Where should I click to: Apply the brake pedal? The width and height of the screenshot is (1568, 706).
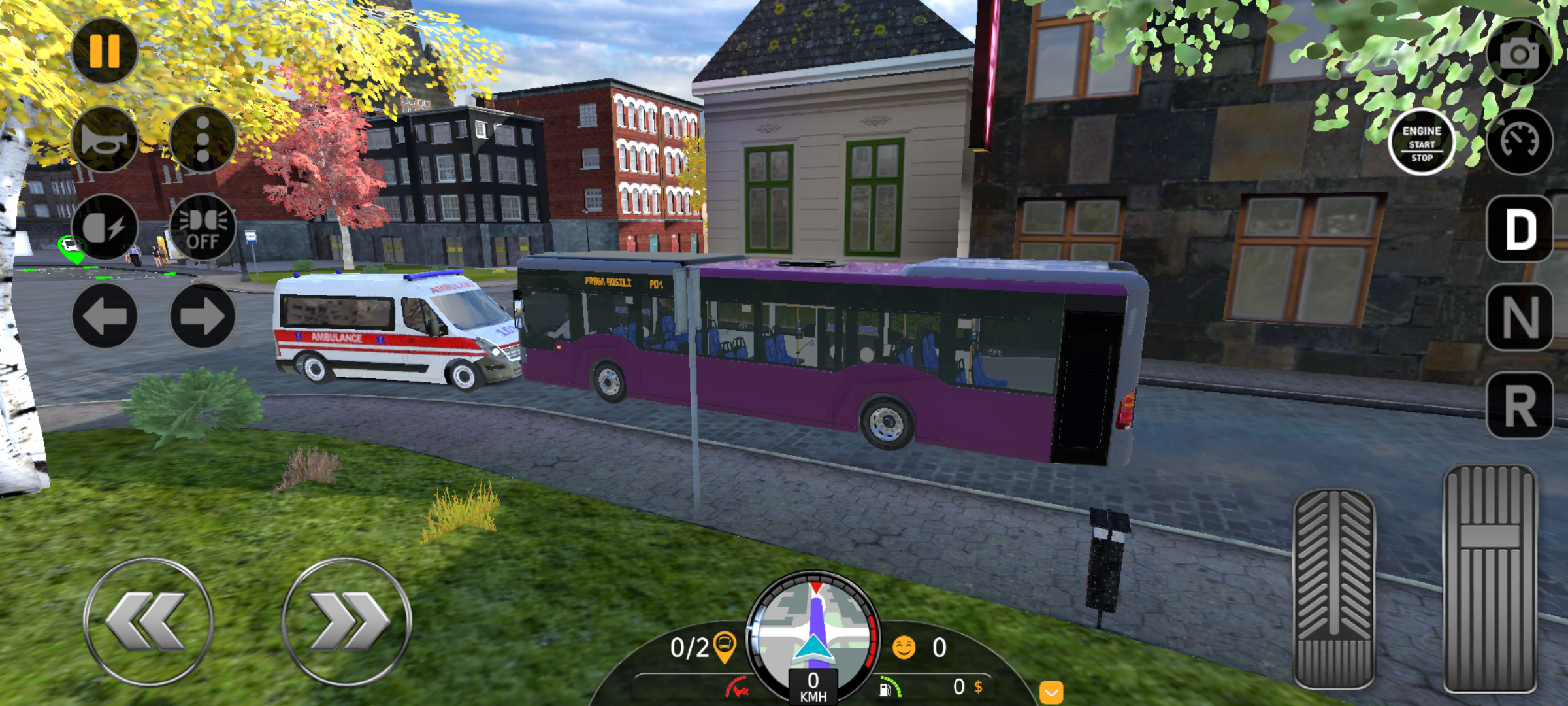1334,588
